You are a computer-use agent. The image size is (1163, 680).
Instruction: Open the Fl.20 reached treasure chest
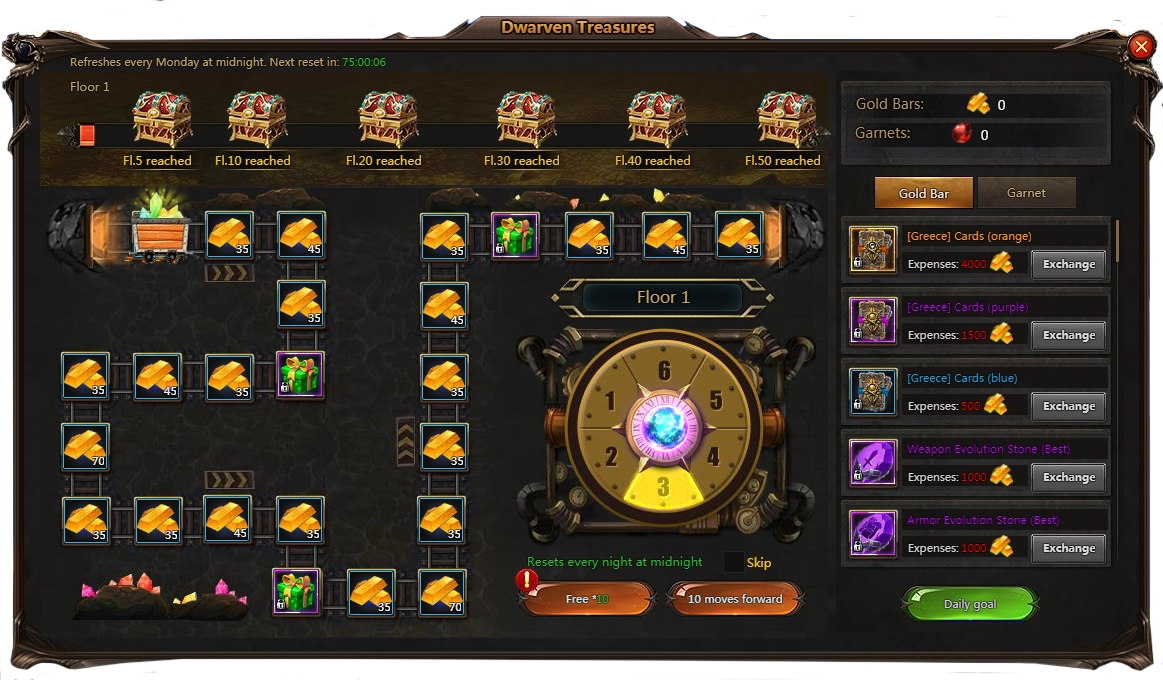coord(388,120)
